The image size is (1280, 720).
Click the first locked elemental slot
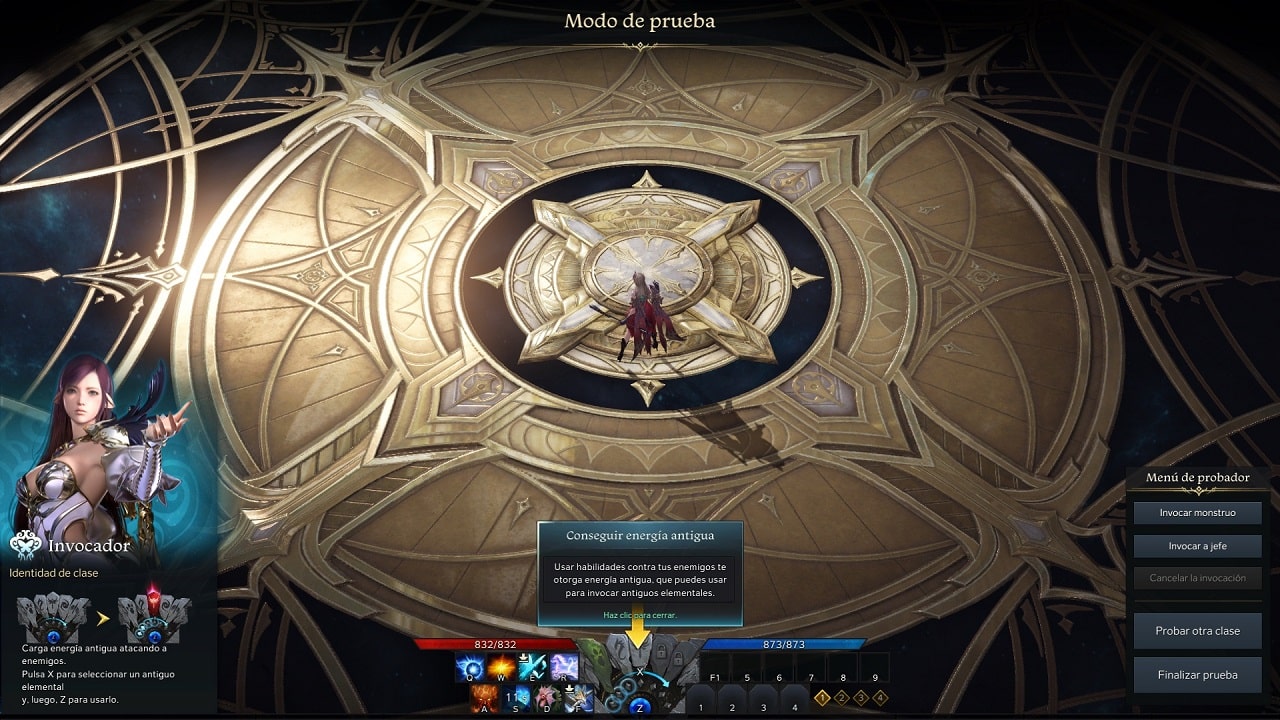pos(661,650)
